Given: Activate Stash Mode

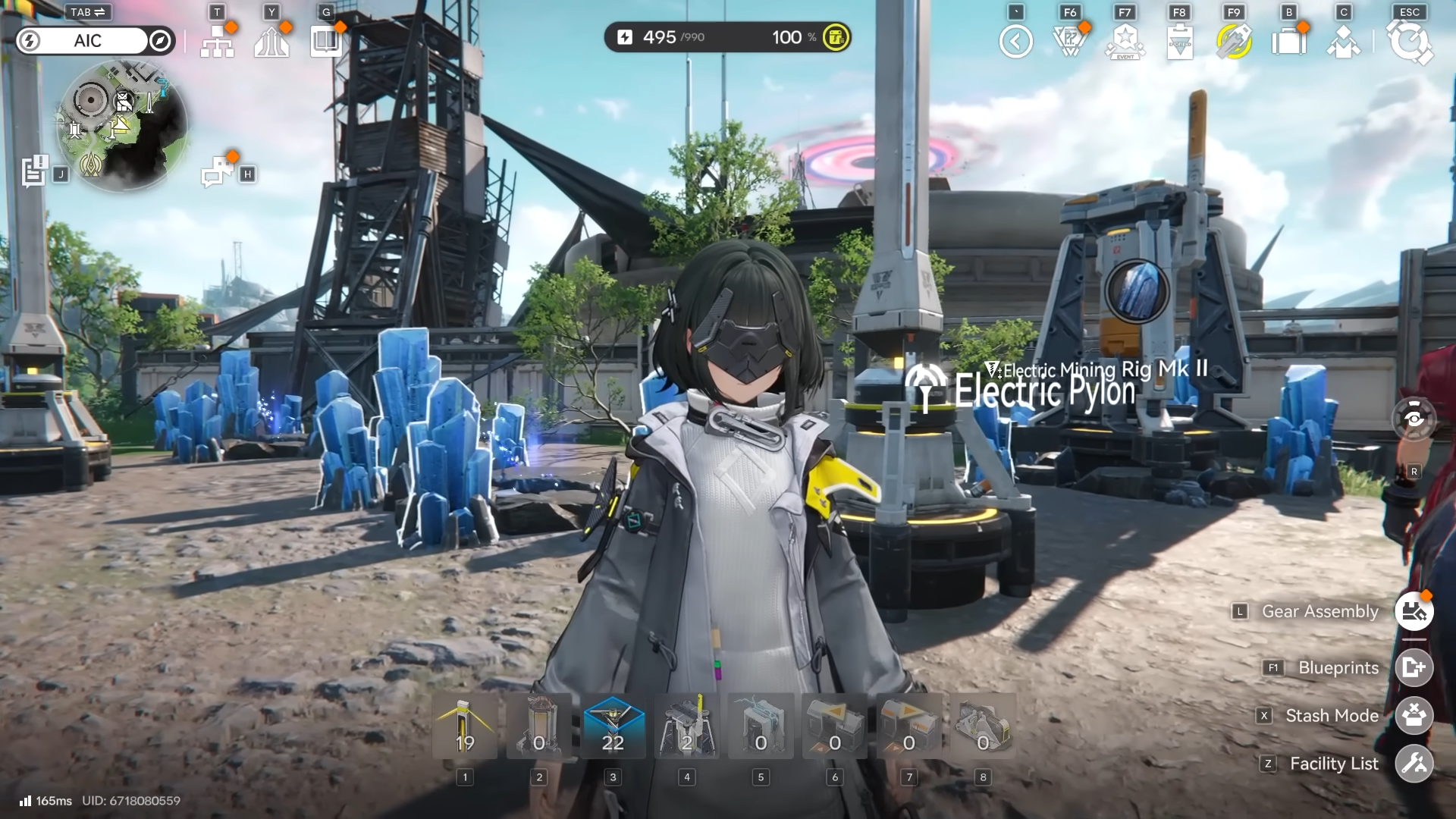Looking at the screenshot, I should click(1414, 716).
